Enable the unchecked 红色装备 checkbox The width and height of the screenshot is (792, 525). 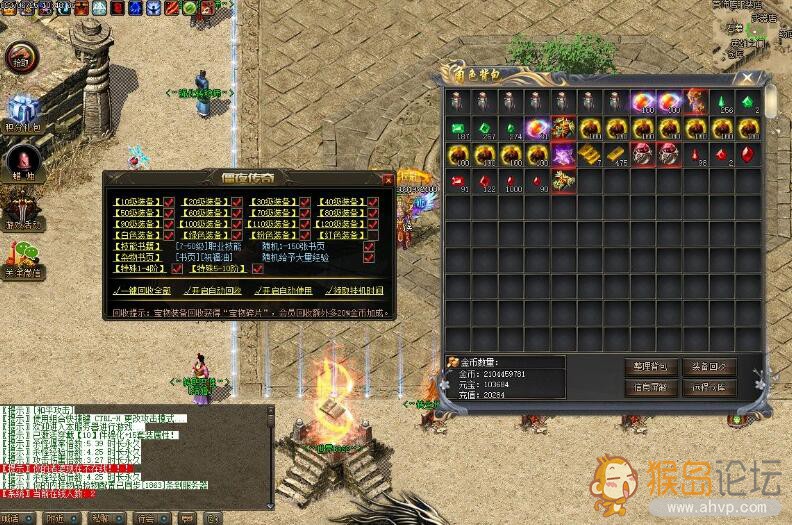coord(373,234)
